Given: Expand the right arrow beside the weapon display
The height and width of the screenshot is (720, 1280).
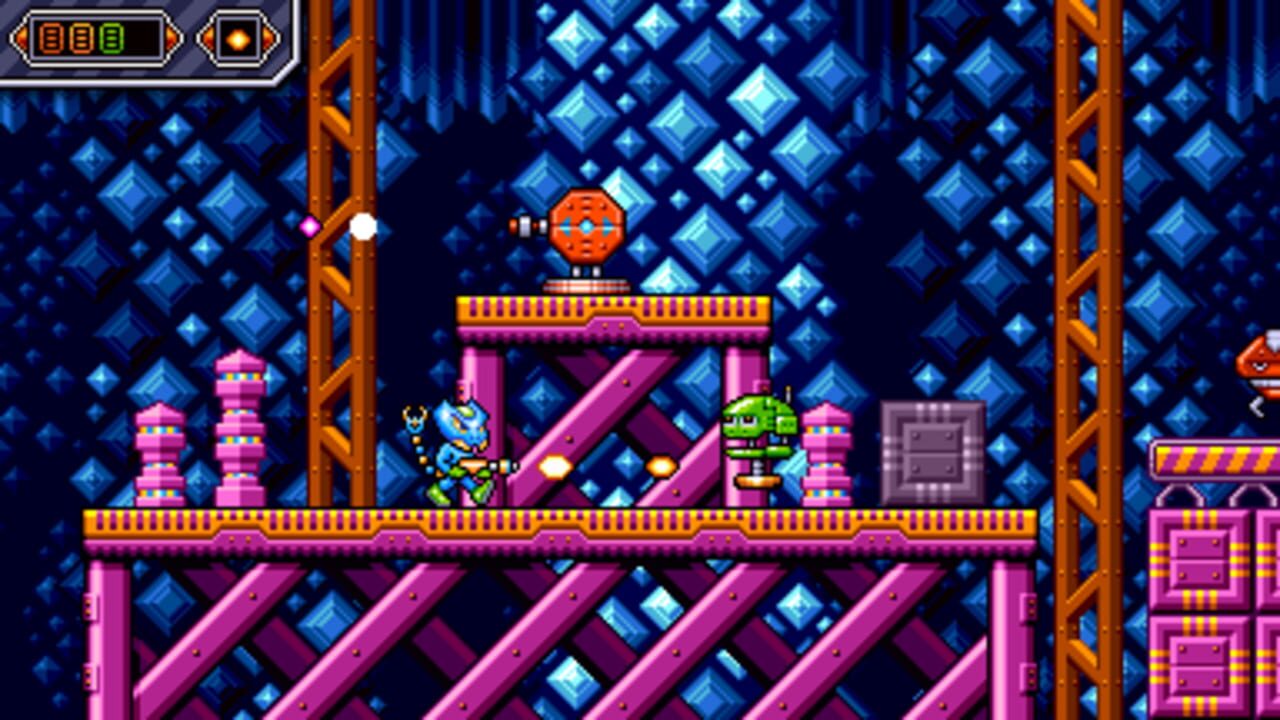Looking at the screenshot, I should pos(268,40).
